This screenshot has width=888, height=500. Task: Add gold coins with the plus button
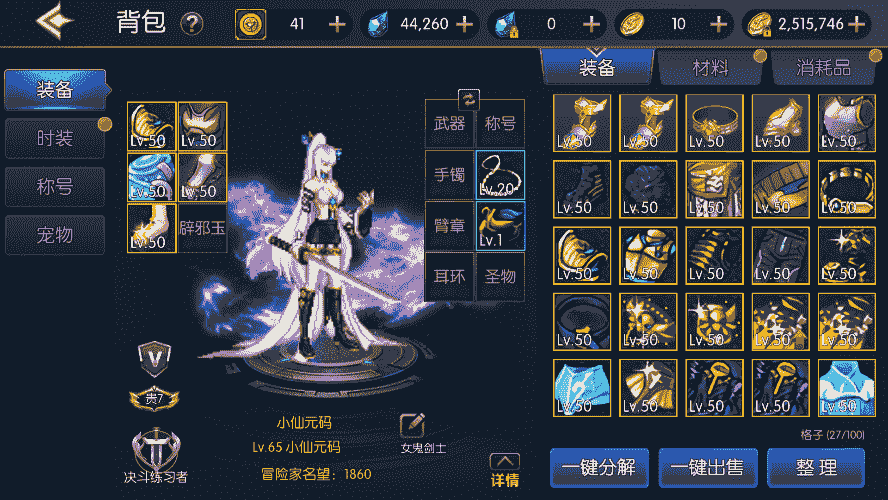(861, 24)
